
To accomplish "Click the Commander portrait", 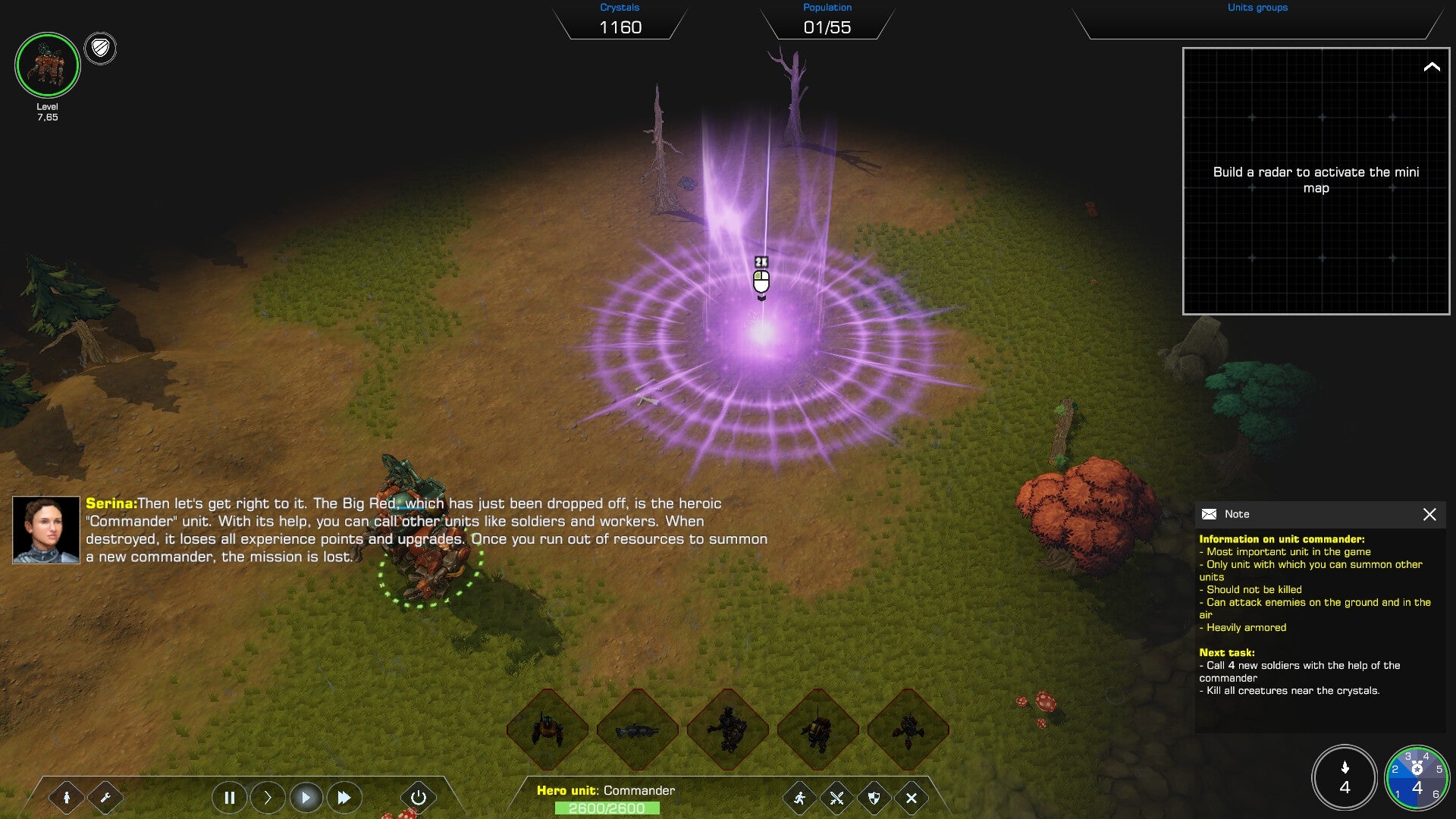I will 47,66.
